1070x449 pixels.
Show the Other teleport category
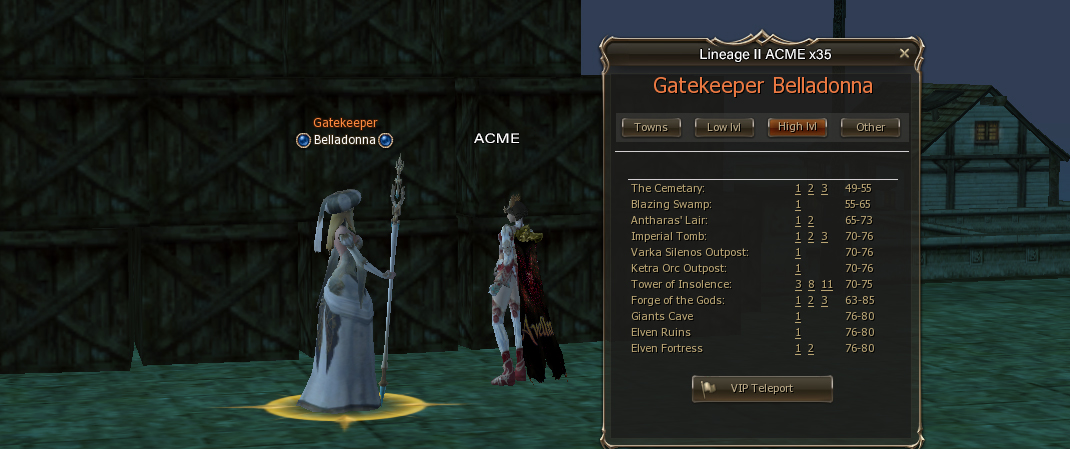pos(870,127)
